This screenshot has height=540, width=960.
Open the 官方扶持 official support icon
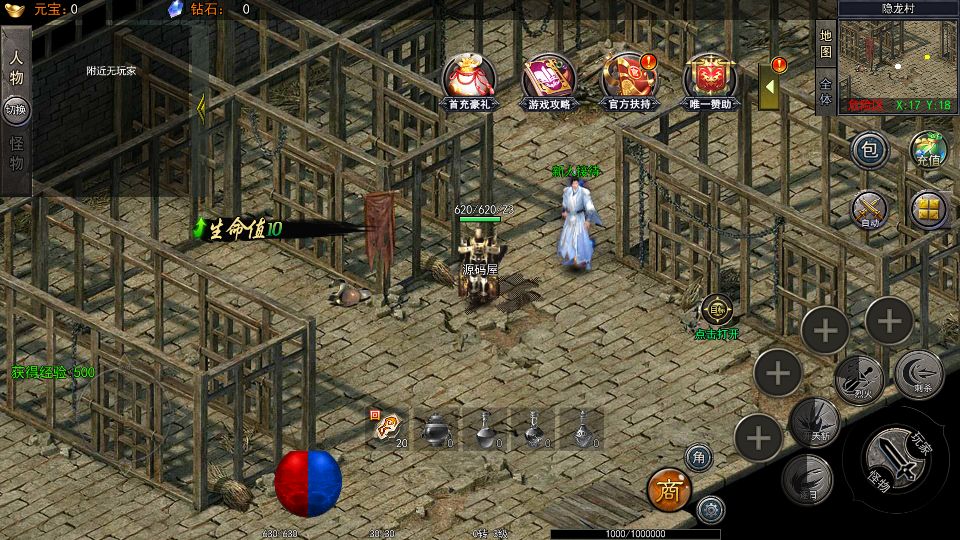(631, 80)
